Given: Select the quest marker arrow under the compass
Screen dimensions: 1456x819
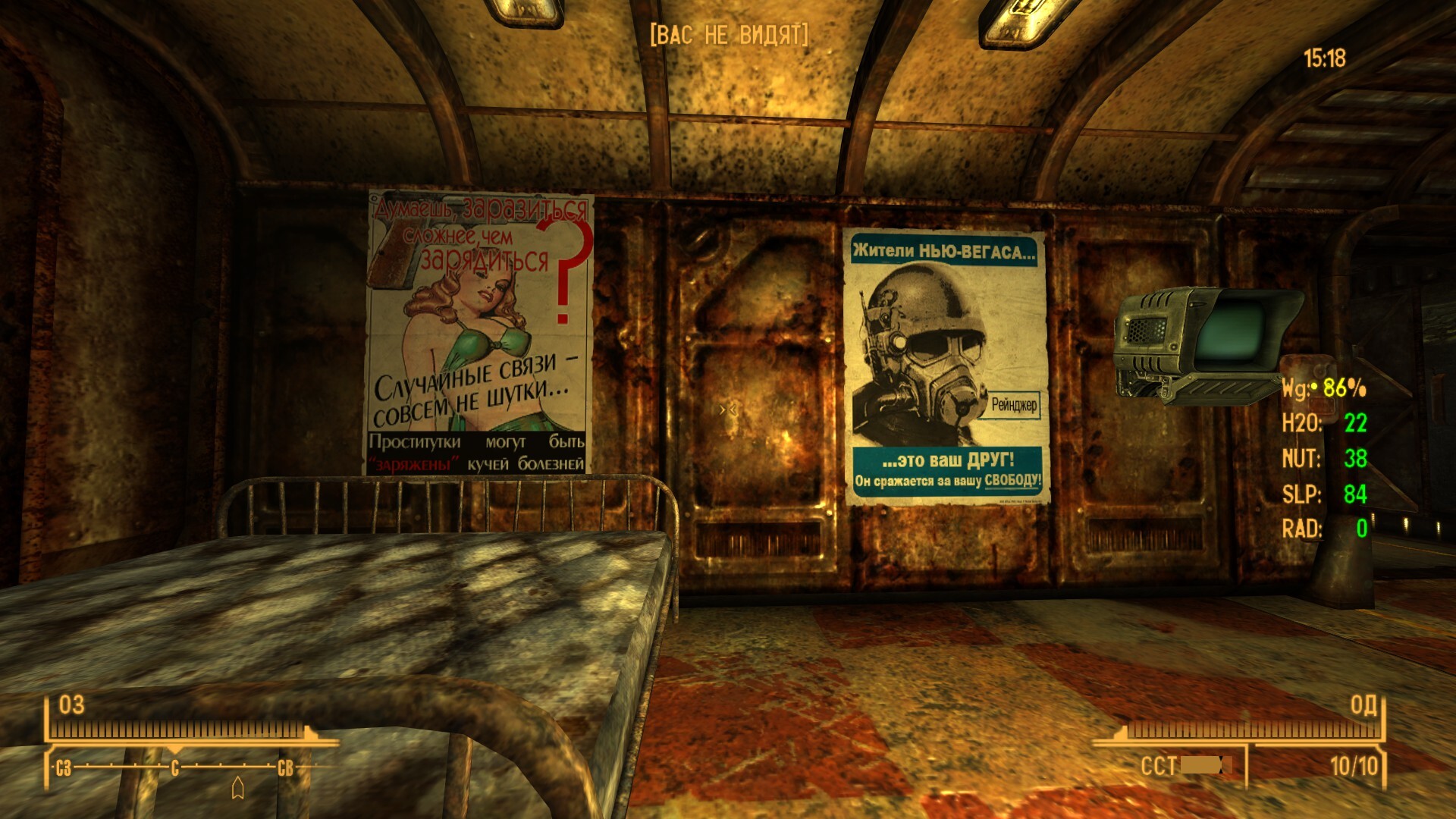Looking at the screenshot, I should point(237,788).
